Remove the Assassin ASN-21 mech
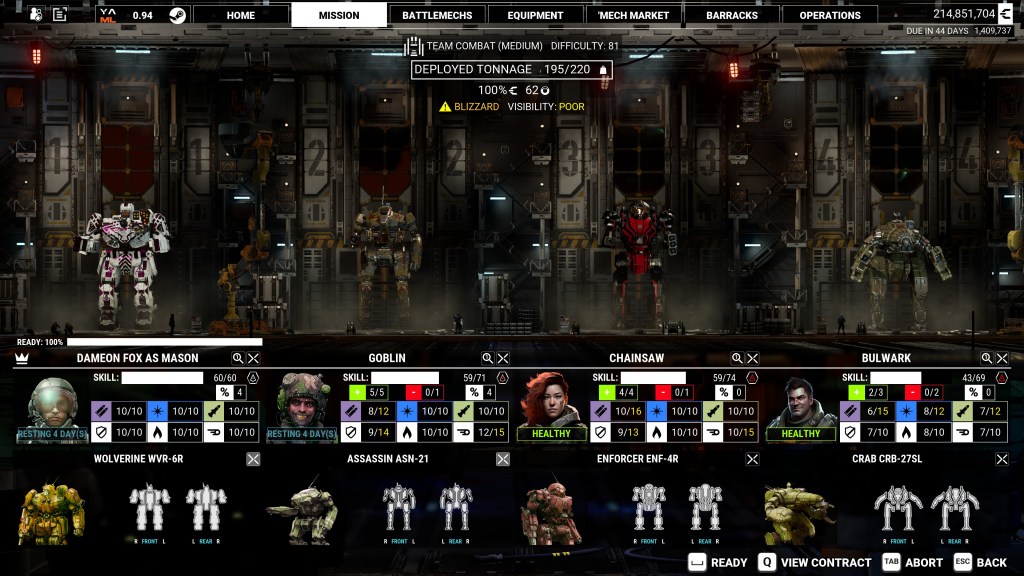1024x576 pixels. [x=503, y=459]
